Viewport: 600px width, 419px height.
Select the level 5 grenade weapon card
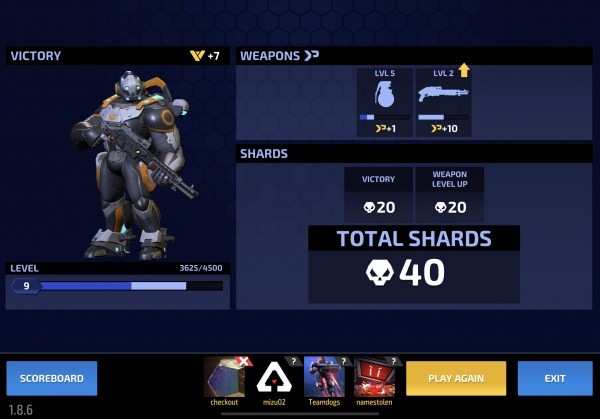click(384, 102)
